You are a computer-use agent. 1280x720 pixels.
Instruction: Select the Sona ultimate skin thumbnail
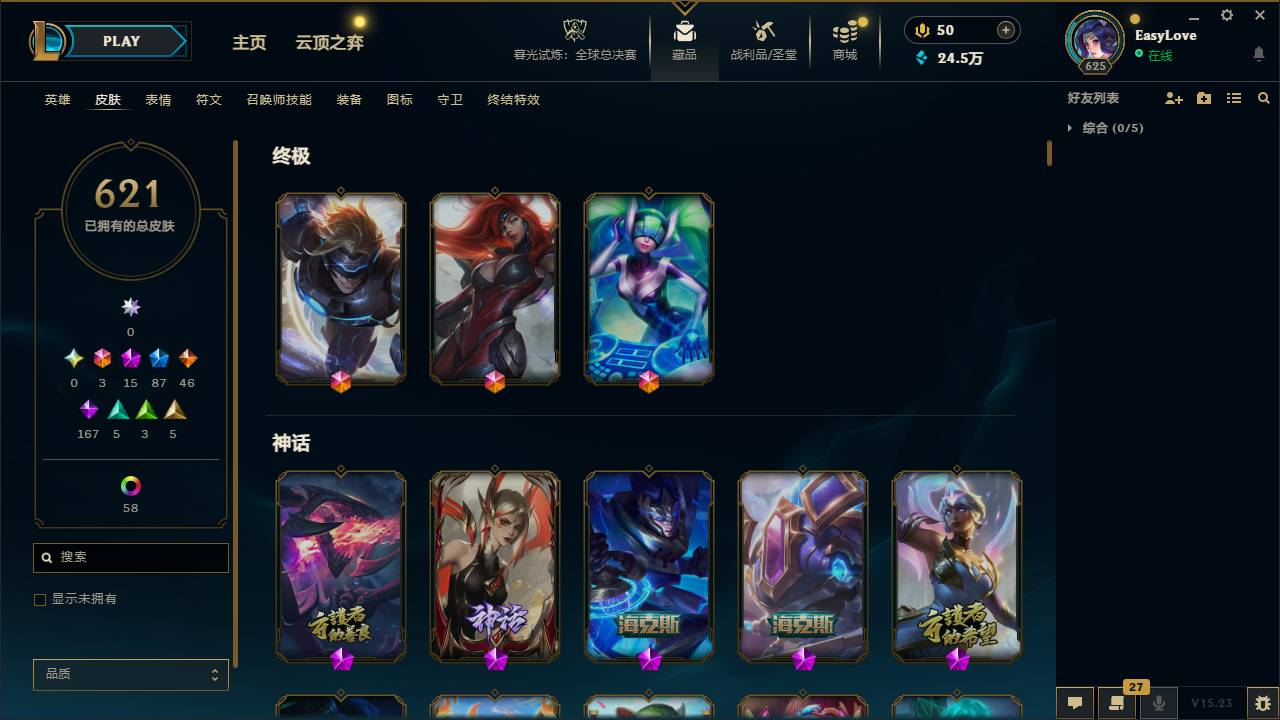(649, 288)
